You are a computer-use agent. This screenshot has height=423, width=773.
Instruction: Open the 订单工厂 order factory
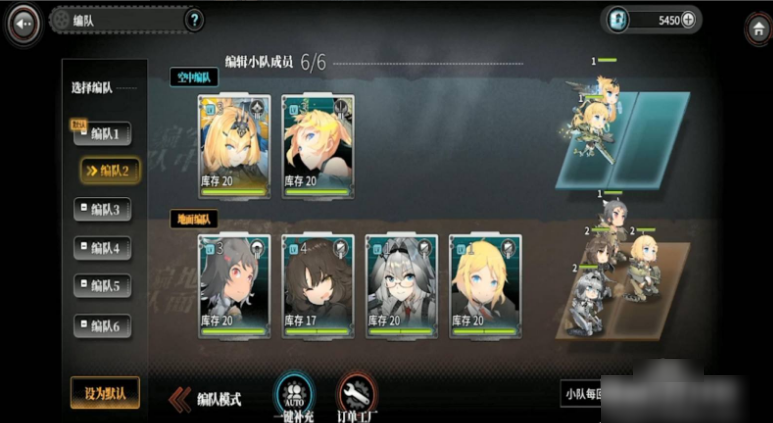356,396
